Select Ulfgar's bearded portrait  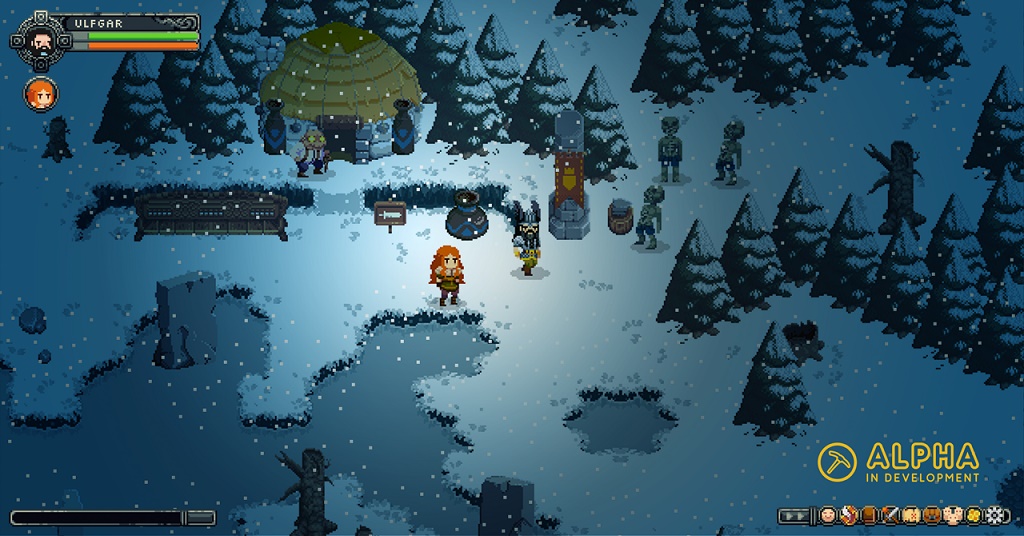pyautogui.click(x=40, y=40)
